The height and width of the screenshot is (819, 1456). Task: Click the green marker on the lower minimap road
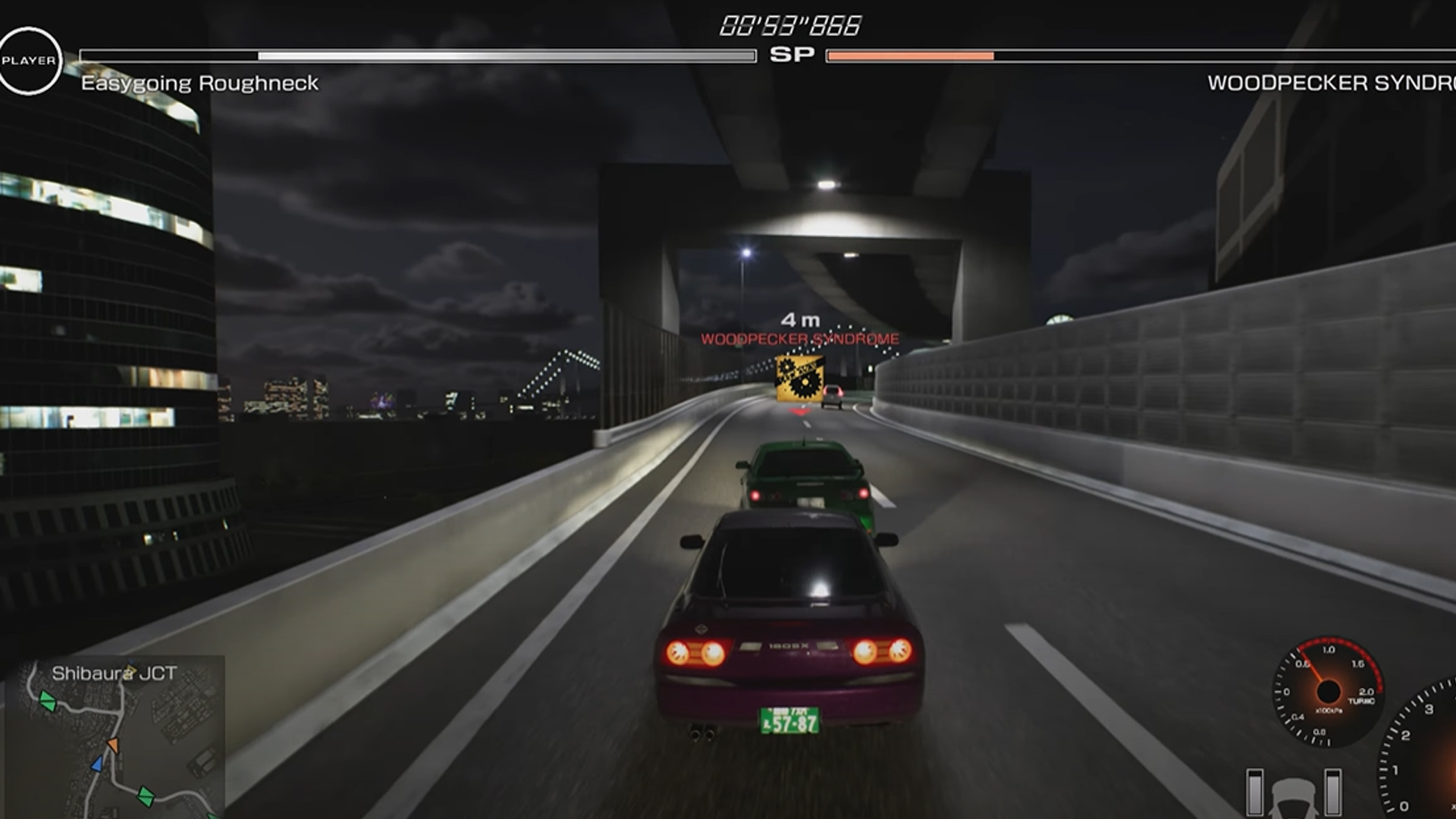click(x=146, y=796)
